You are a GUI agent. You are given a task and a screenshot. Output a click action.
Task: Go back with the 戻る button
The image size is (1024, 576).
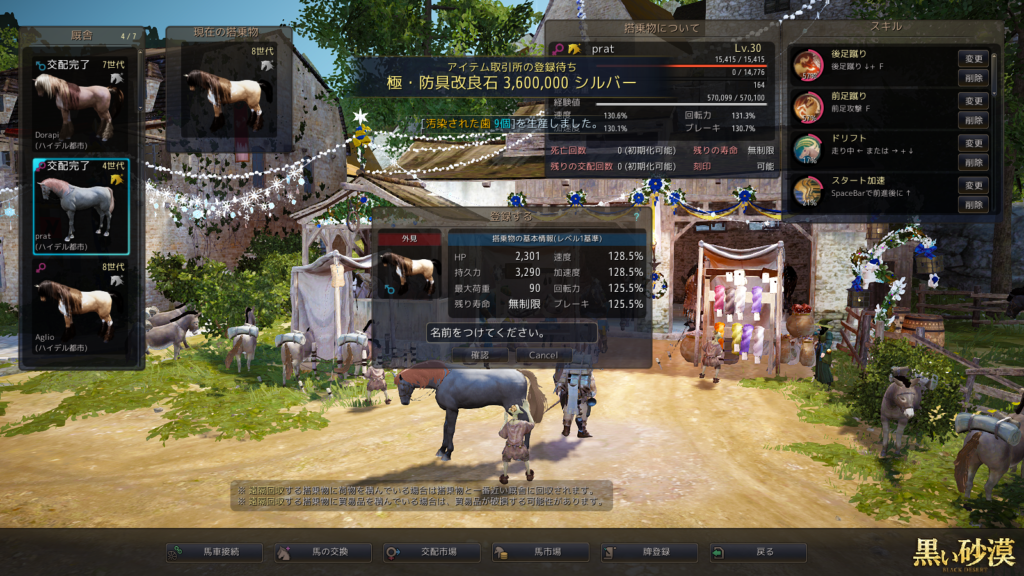[x=757, y=552]
